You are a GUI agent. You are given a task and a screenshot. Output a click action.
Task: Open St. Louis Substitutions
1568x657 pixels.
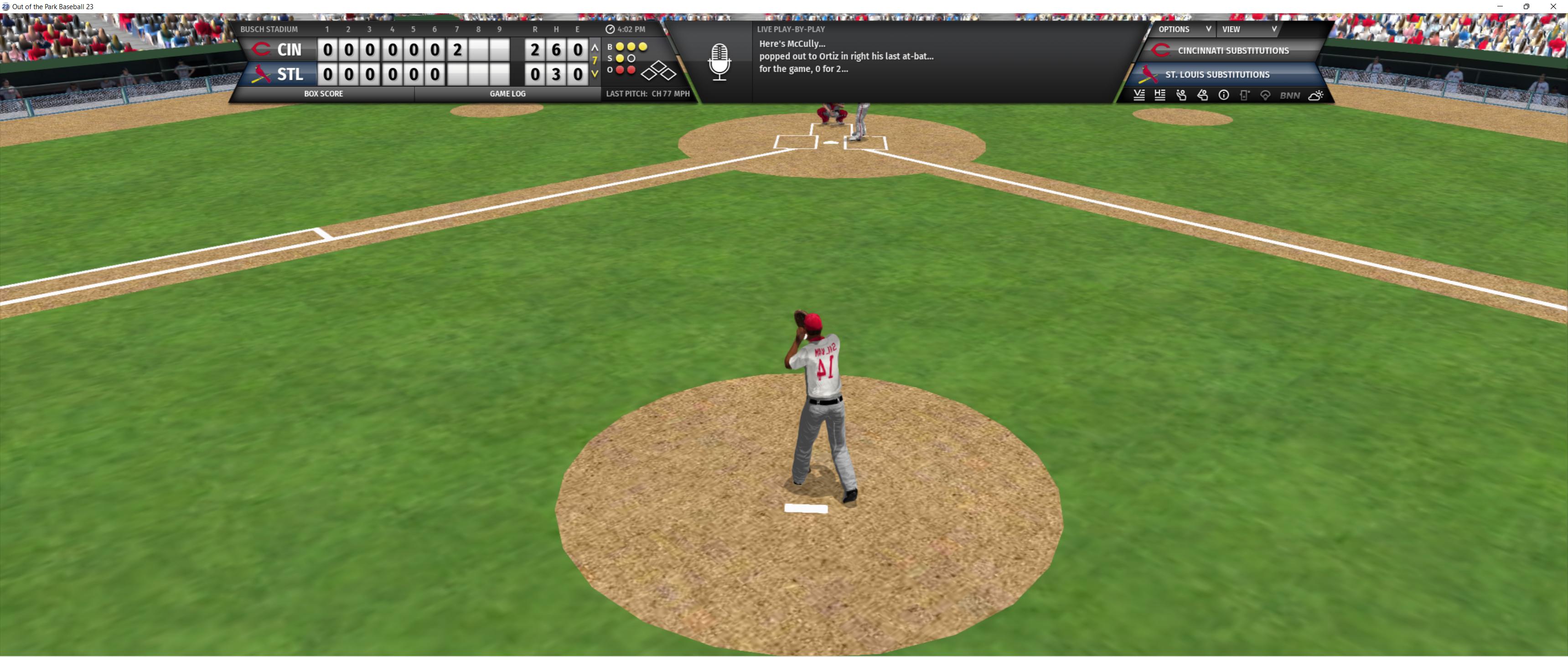[1217, 74]
